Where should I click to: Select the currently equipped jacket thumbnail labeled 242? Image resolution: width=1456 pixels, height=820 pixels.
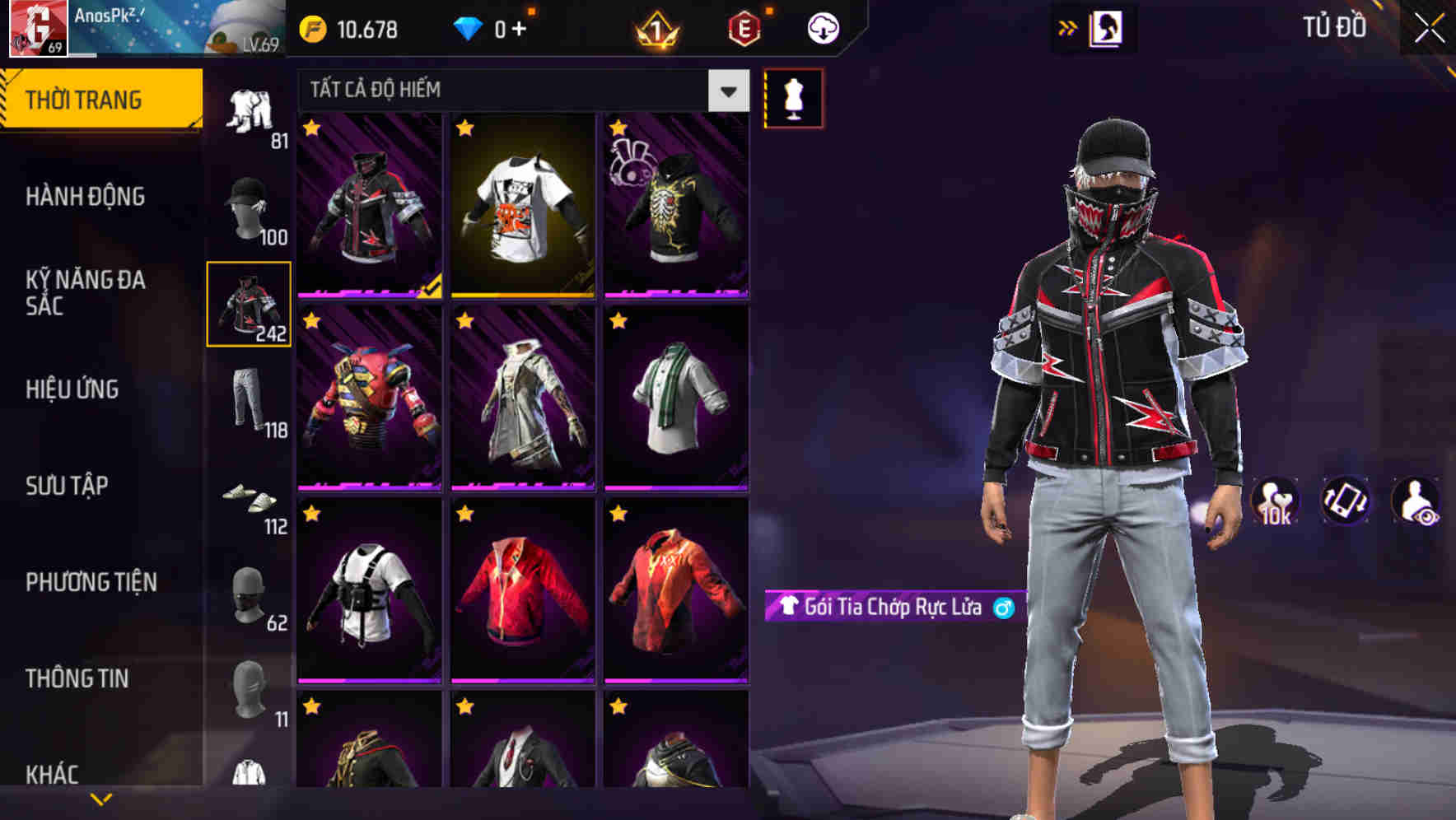click(x=250, y=305)
